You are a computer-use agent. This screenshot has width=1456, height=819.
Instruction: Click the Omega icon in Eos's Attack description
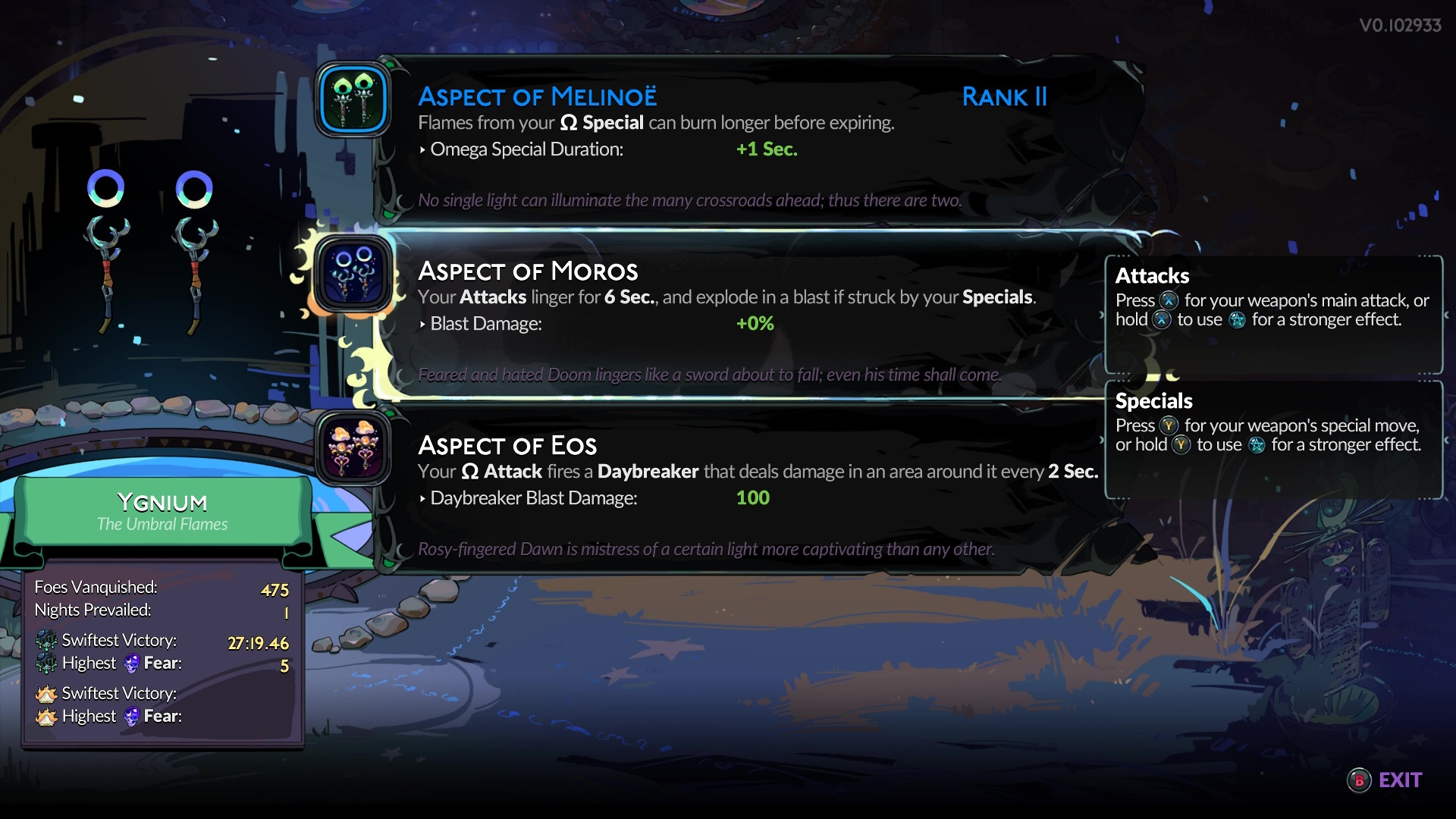click(x=470, y=471)
